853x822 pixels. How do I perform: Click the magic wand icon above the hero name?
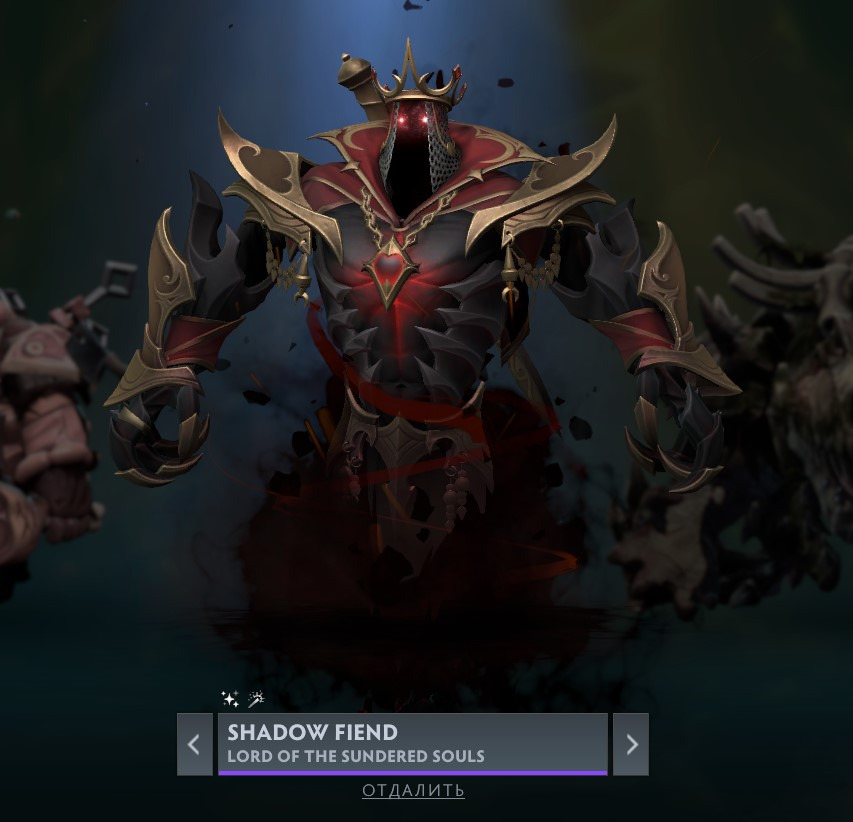tap(256, 699)
